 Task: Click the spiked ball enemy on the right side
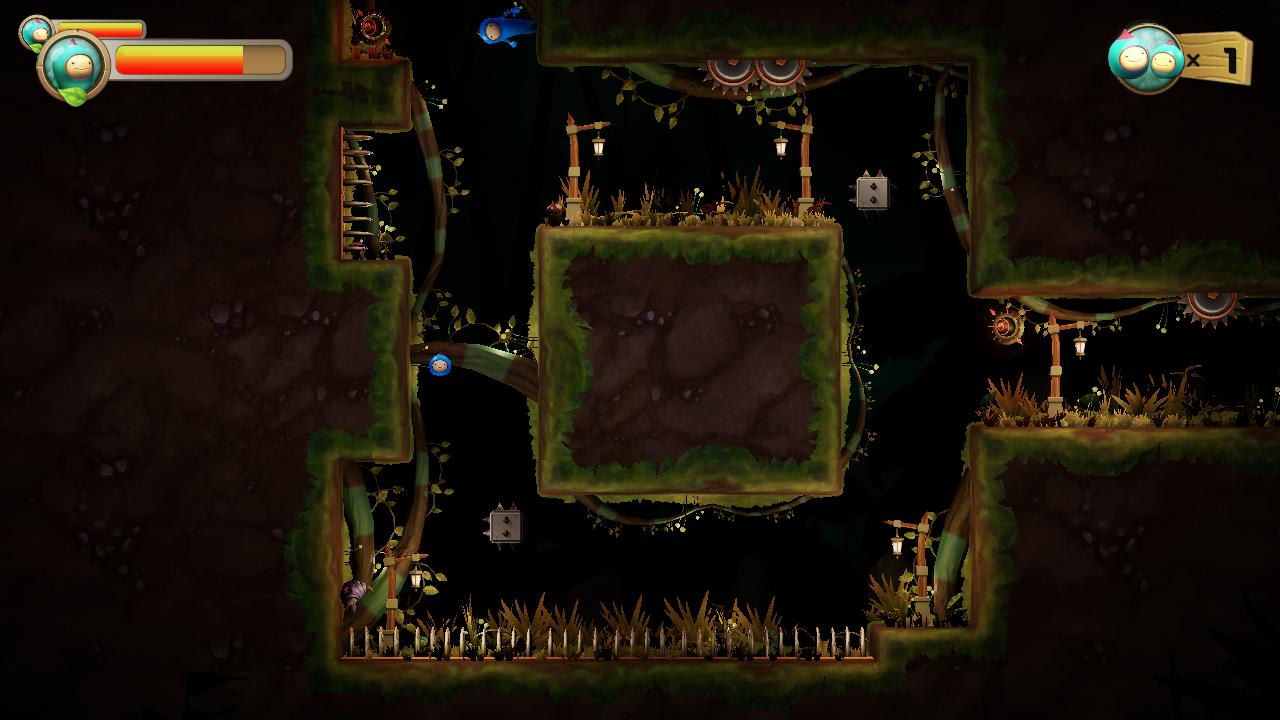point(1010,330)
